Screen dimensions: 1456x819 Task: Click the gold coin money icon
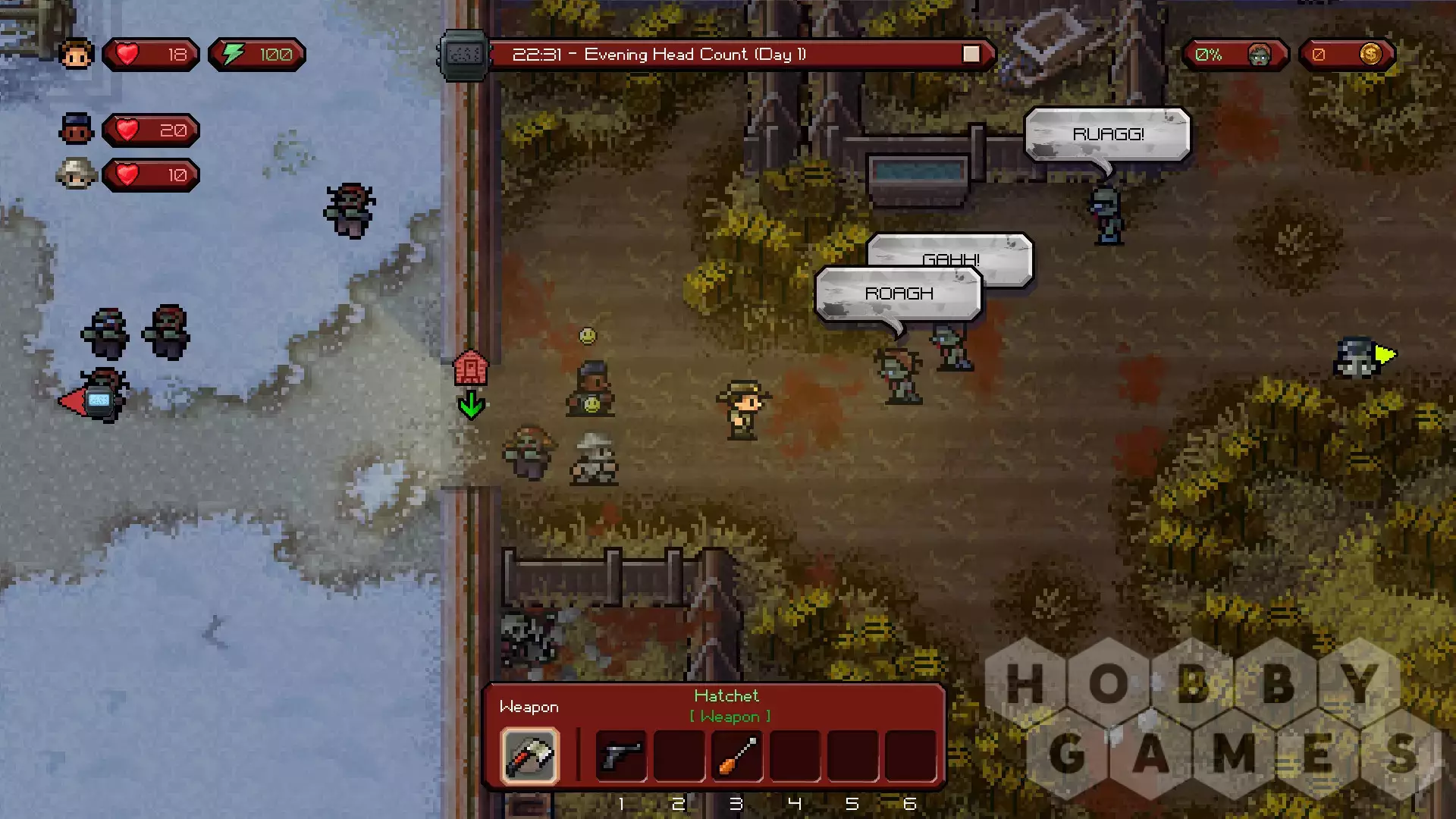pyautogui.click(x=1370, y=55)
